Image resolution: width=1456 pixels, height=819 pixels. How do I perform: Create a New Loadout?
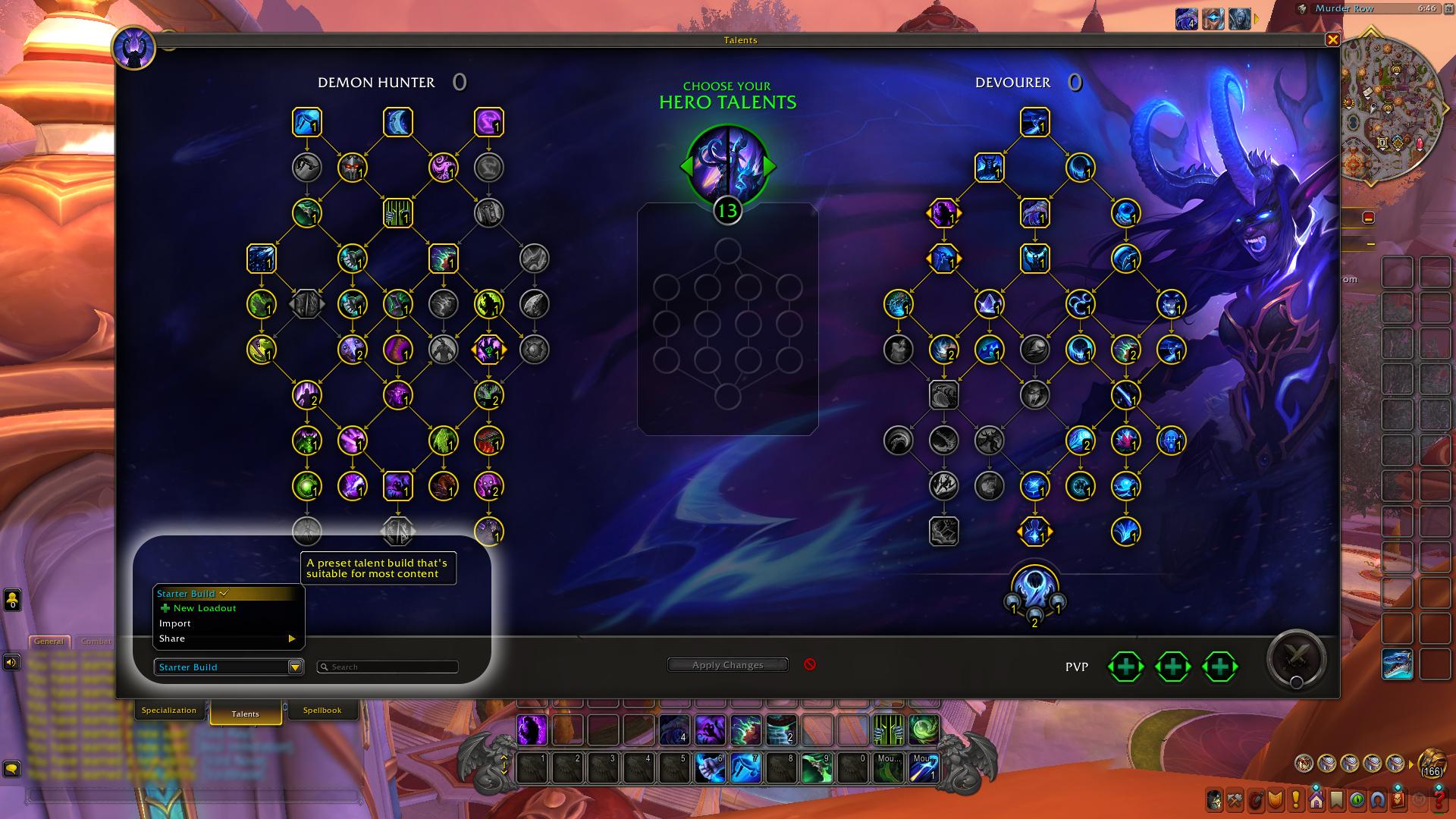click(x=204, y=608)
